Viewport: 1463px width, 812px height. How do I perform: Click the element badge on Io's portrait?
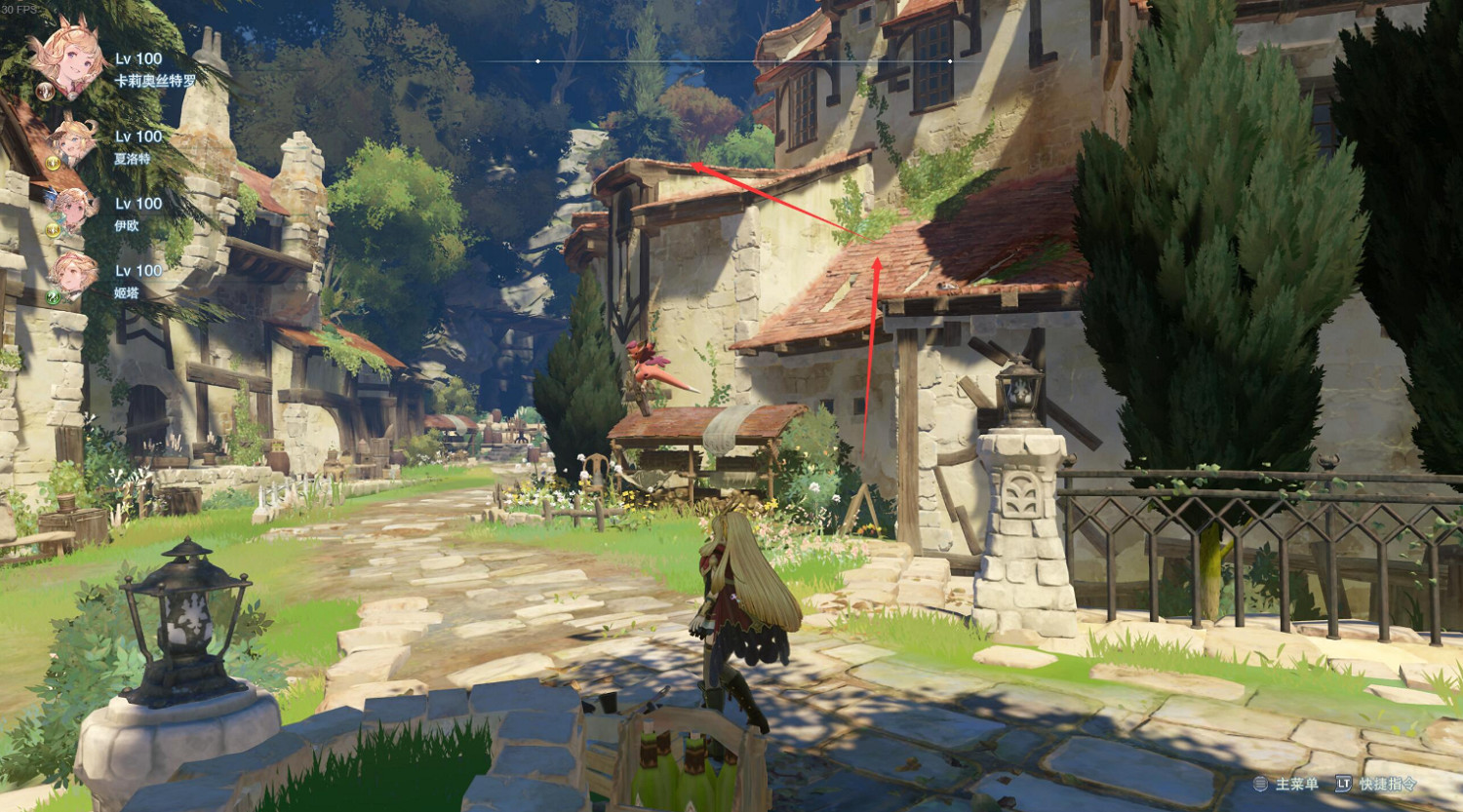[x=52, y=229]
